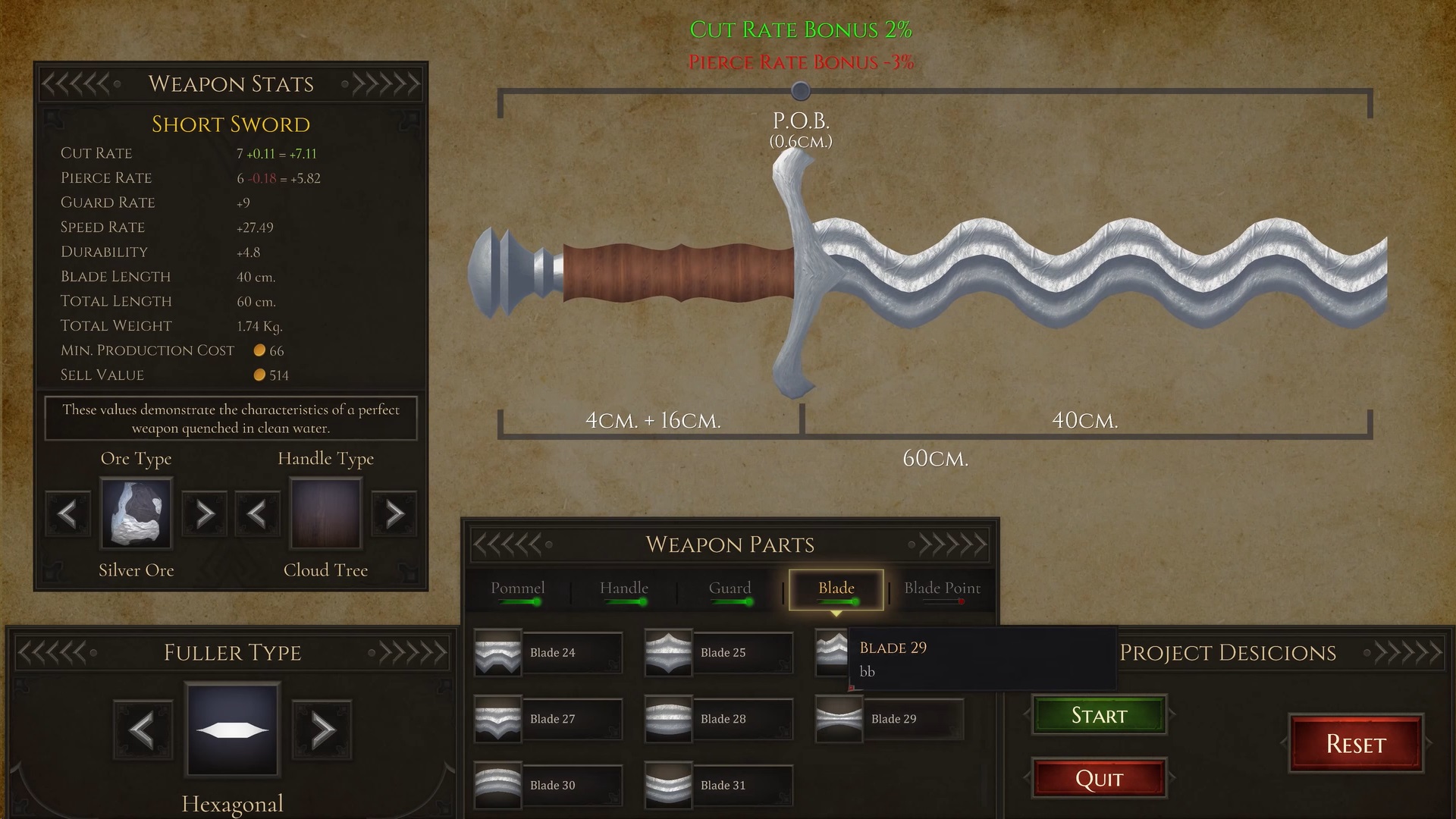This screenshot has height=819, width=1456.
Task: Quit the weapon design screen
Action: click(1099, 779)
